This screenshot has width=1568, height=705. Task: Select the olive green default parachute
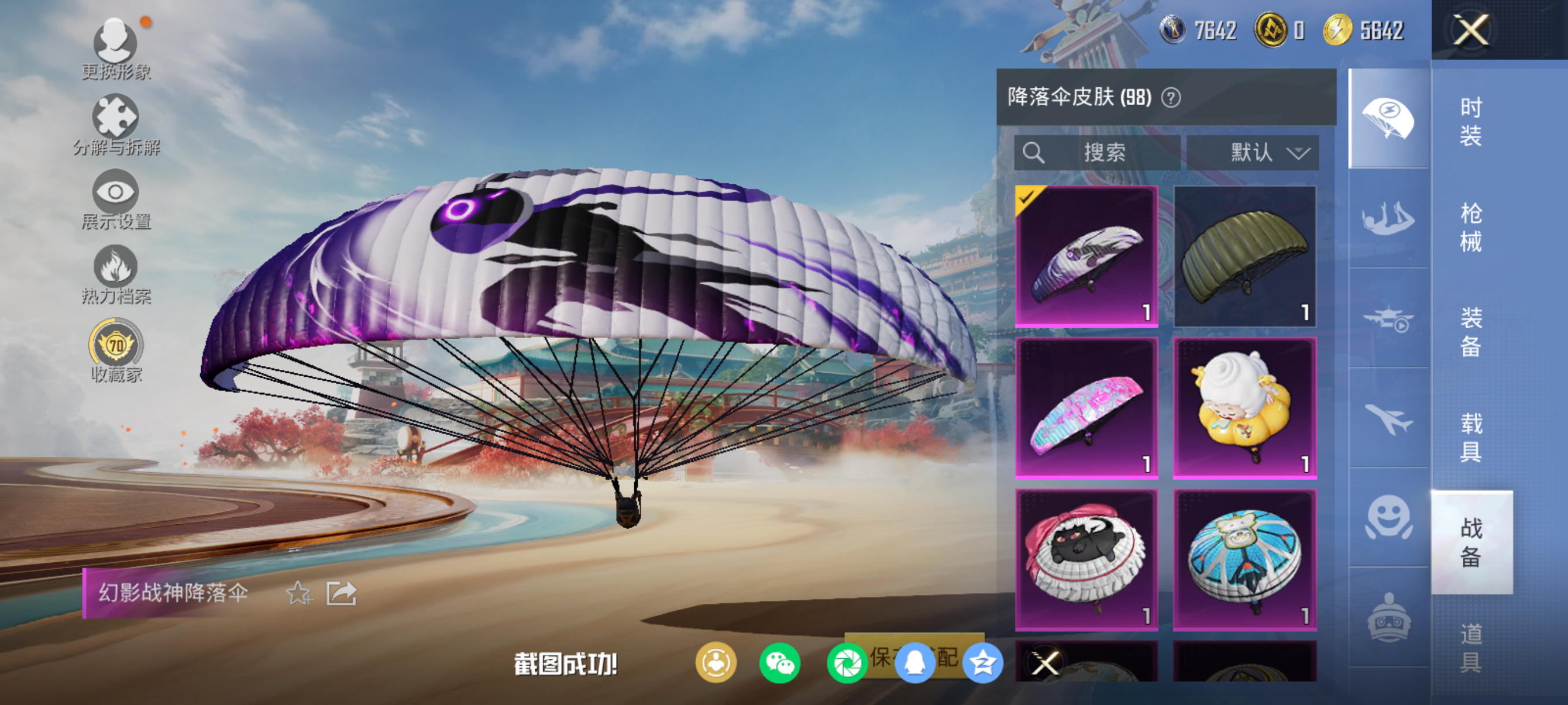1244,256
